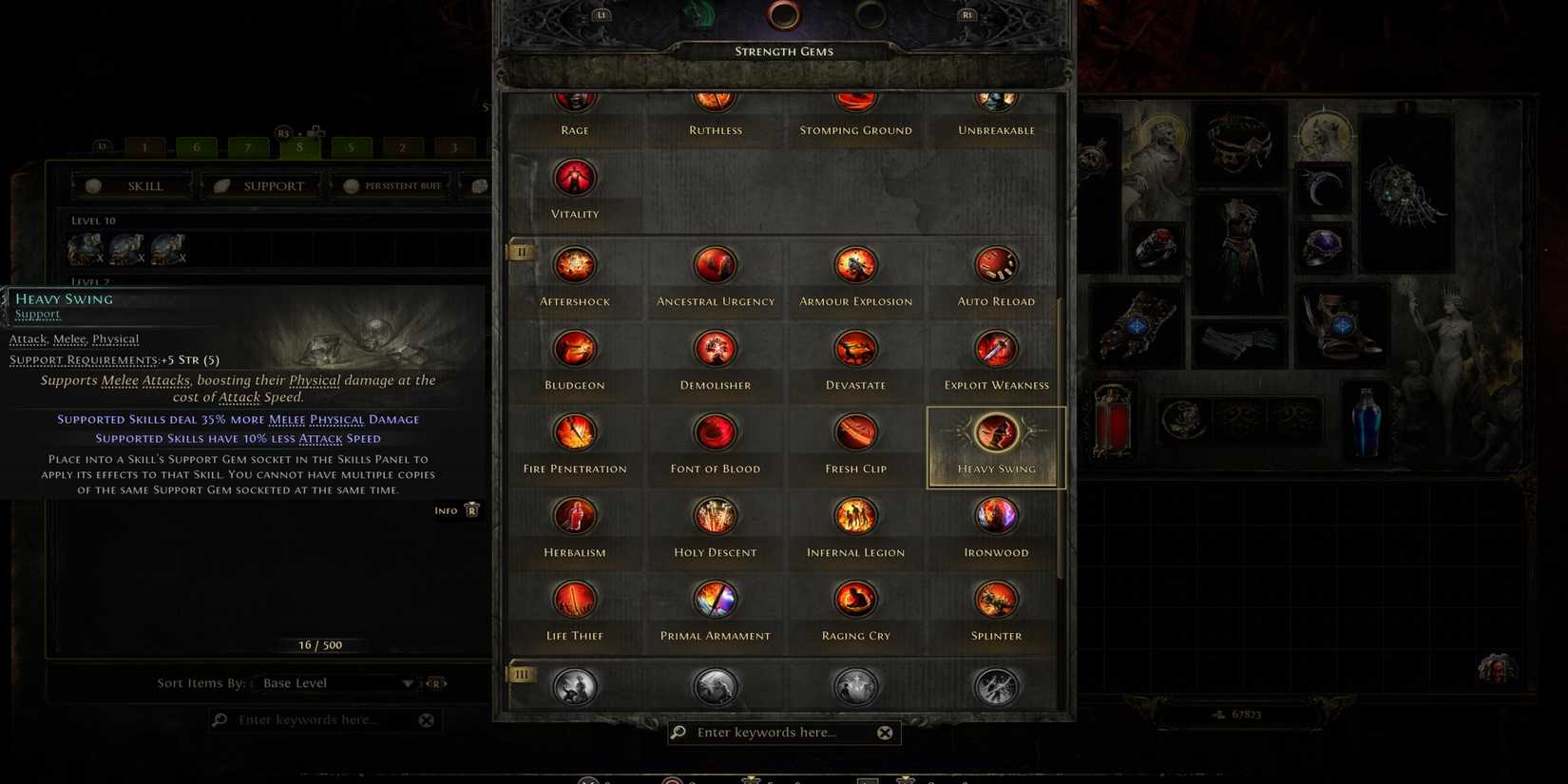Viewport: 1568px width, 784px height.
Task: Select the Heavy Swing support gem
Action: (x=996, y=432)
